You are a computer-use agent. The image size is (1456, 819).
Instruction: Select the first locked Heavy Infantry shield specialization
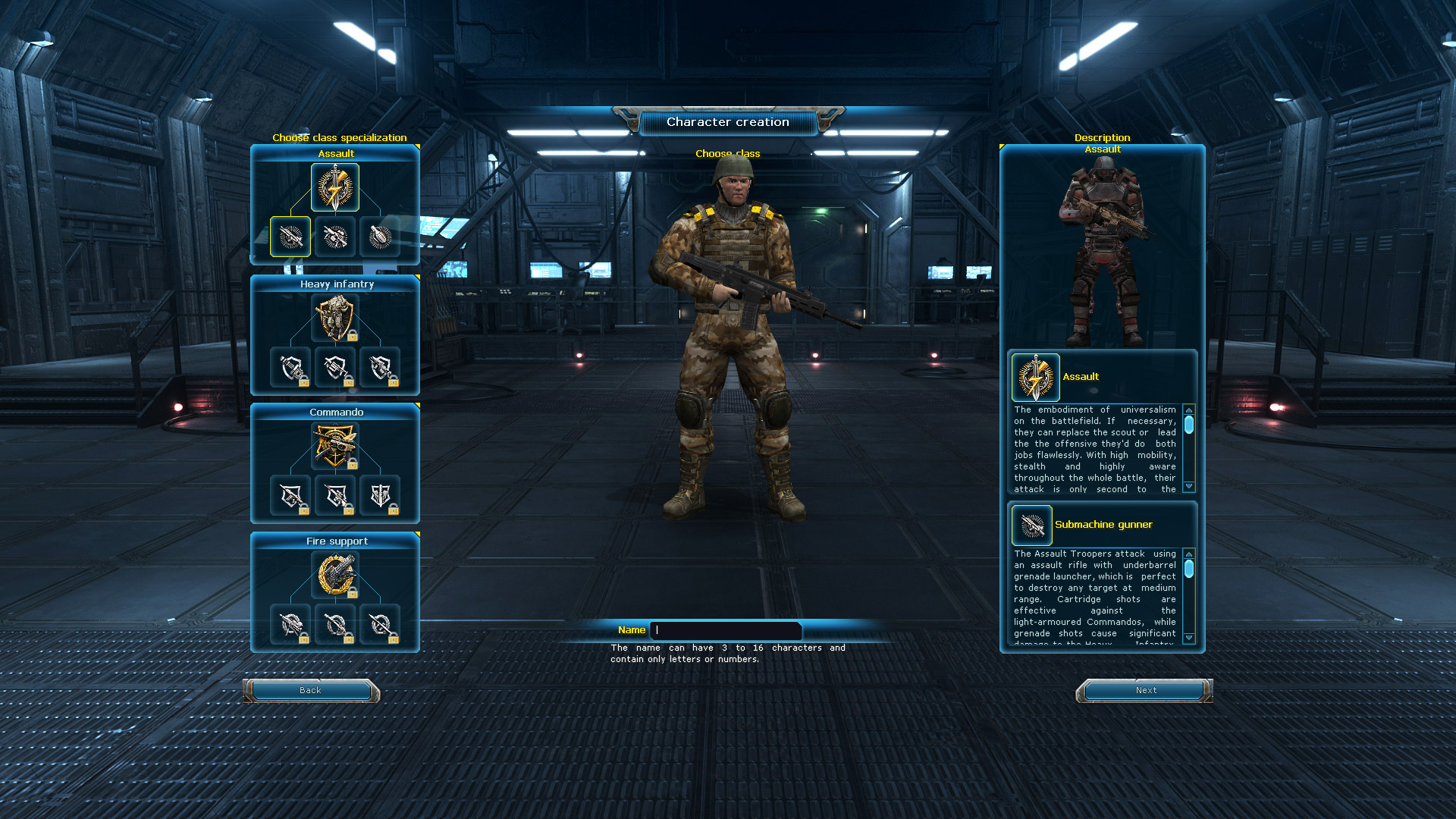tap(290, 367)
